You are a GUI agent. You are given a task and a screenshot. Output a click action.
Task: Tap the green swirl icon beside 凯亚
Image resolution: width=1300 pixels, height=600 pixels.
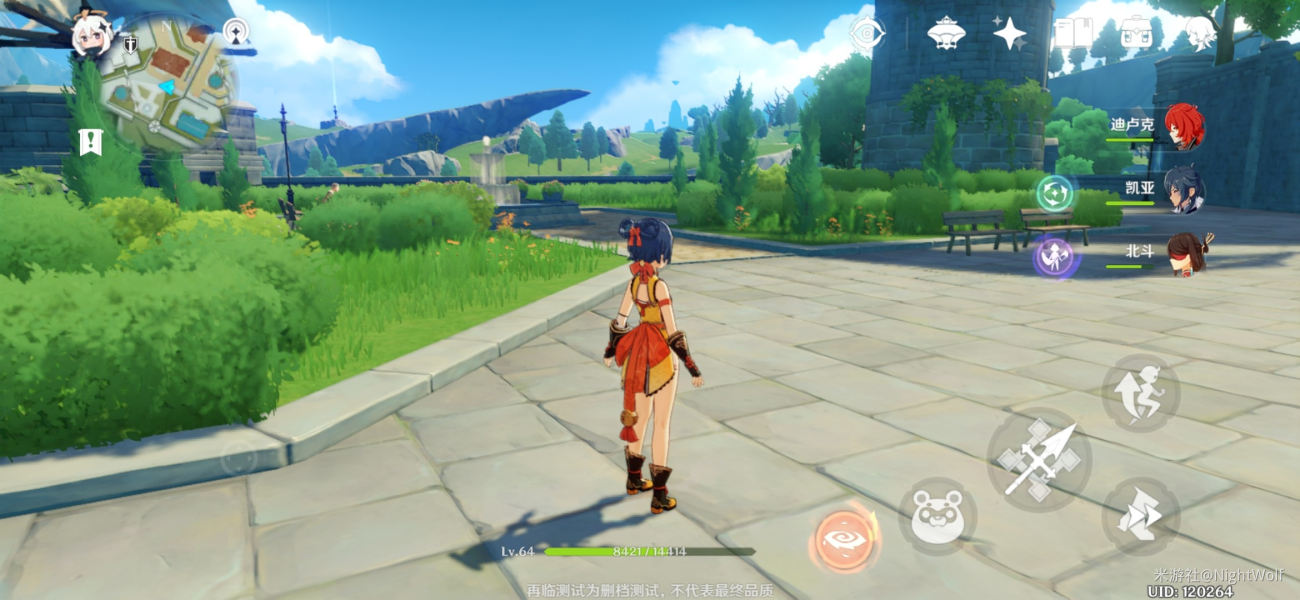tap(1054, 192)
